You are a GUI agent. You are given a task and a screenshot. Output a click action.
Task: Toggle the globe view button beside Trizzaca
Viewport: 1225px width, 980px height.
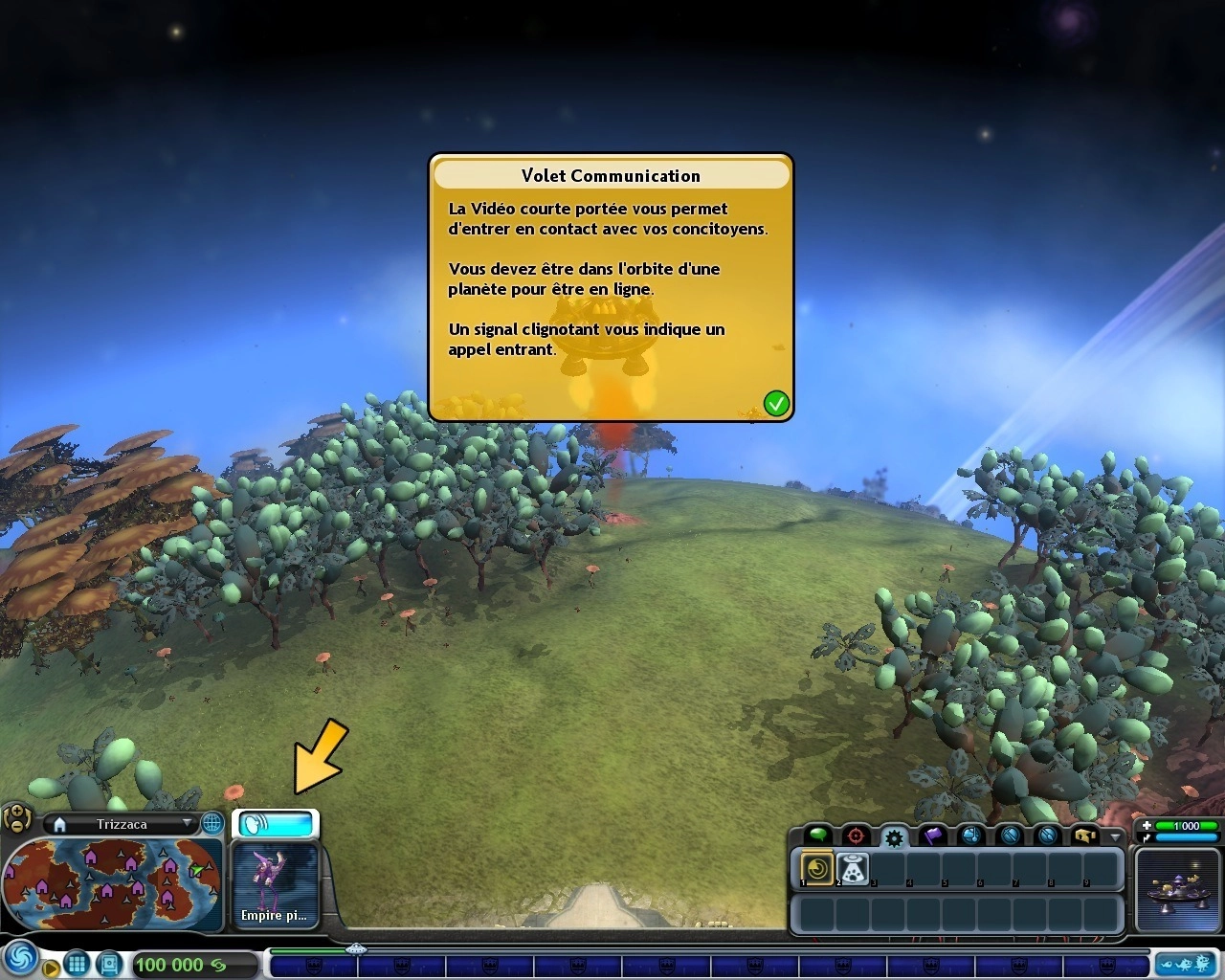[212, 824]
